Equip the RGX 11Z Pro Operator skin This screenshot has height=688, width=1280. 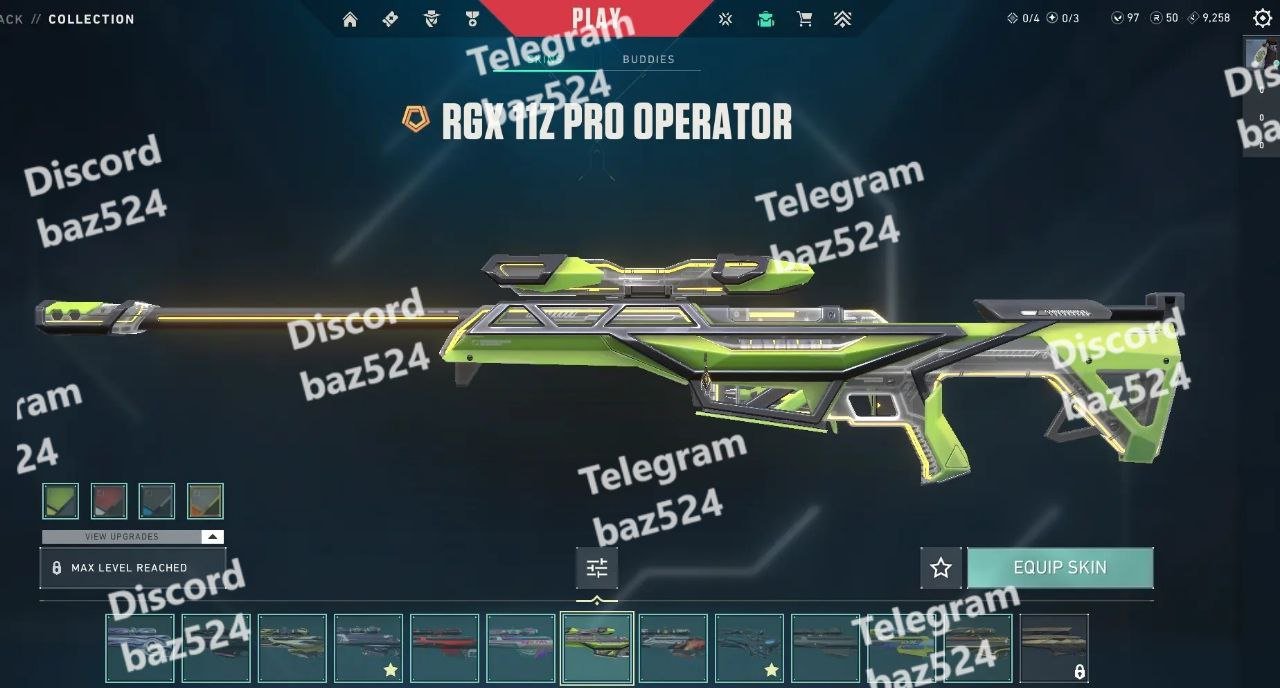coord(1060,568)
